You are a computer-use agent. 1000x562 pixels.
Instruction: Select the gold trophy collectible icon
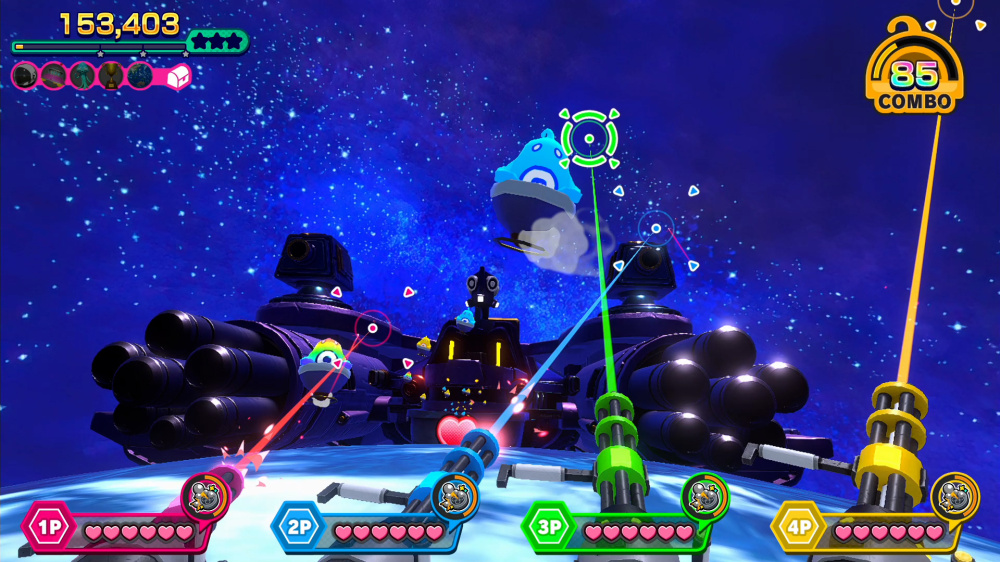click(x=111, y=75)
